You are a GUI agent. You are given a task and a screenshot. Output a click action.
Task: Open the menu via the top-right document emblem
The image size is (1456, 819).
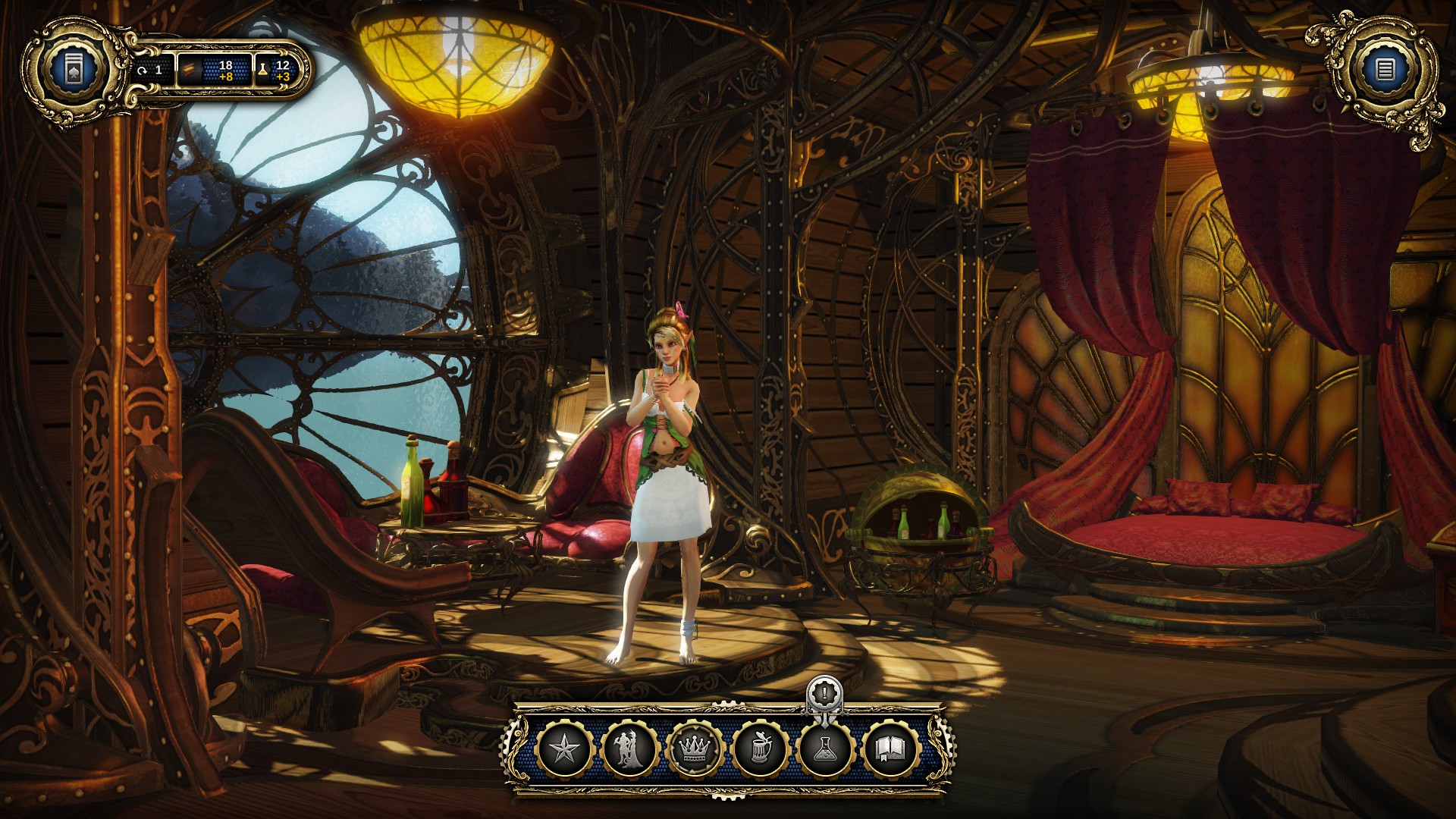tap(1385, 68)
